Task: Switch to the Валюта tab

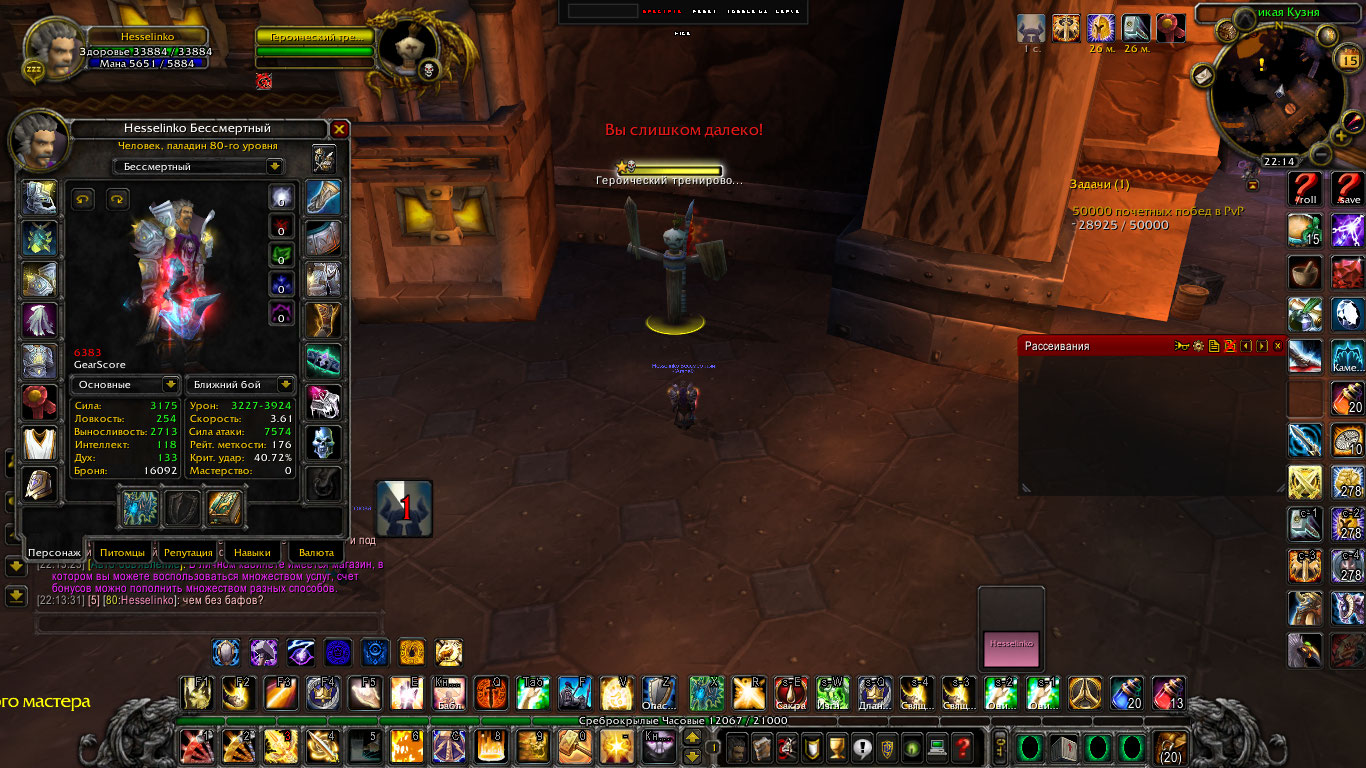Action: pos(317,552)
